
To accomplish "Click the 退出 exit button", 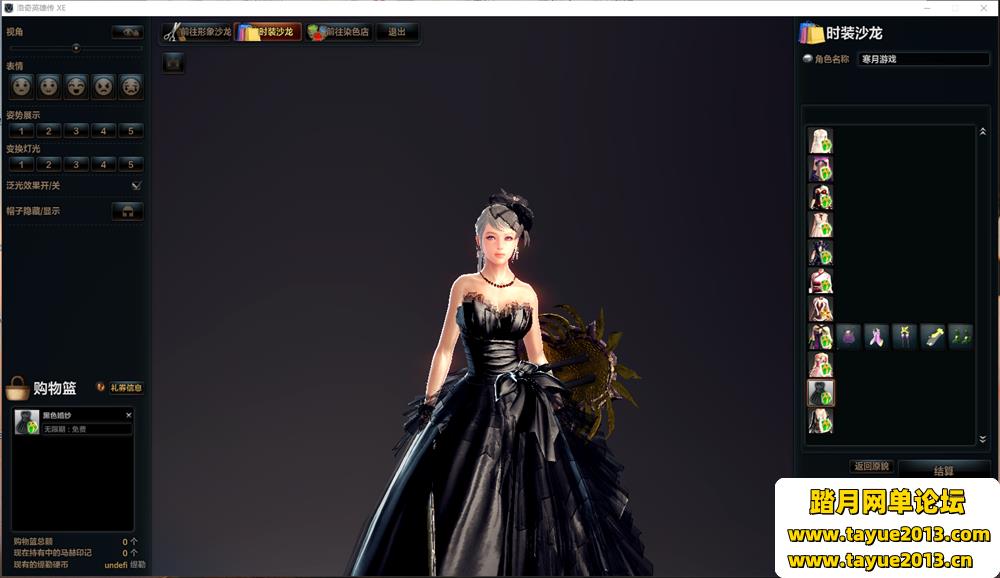I will (x=397, y=32).
